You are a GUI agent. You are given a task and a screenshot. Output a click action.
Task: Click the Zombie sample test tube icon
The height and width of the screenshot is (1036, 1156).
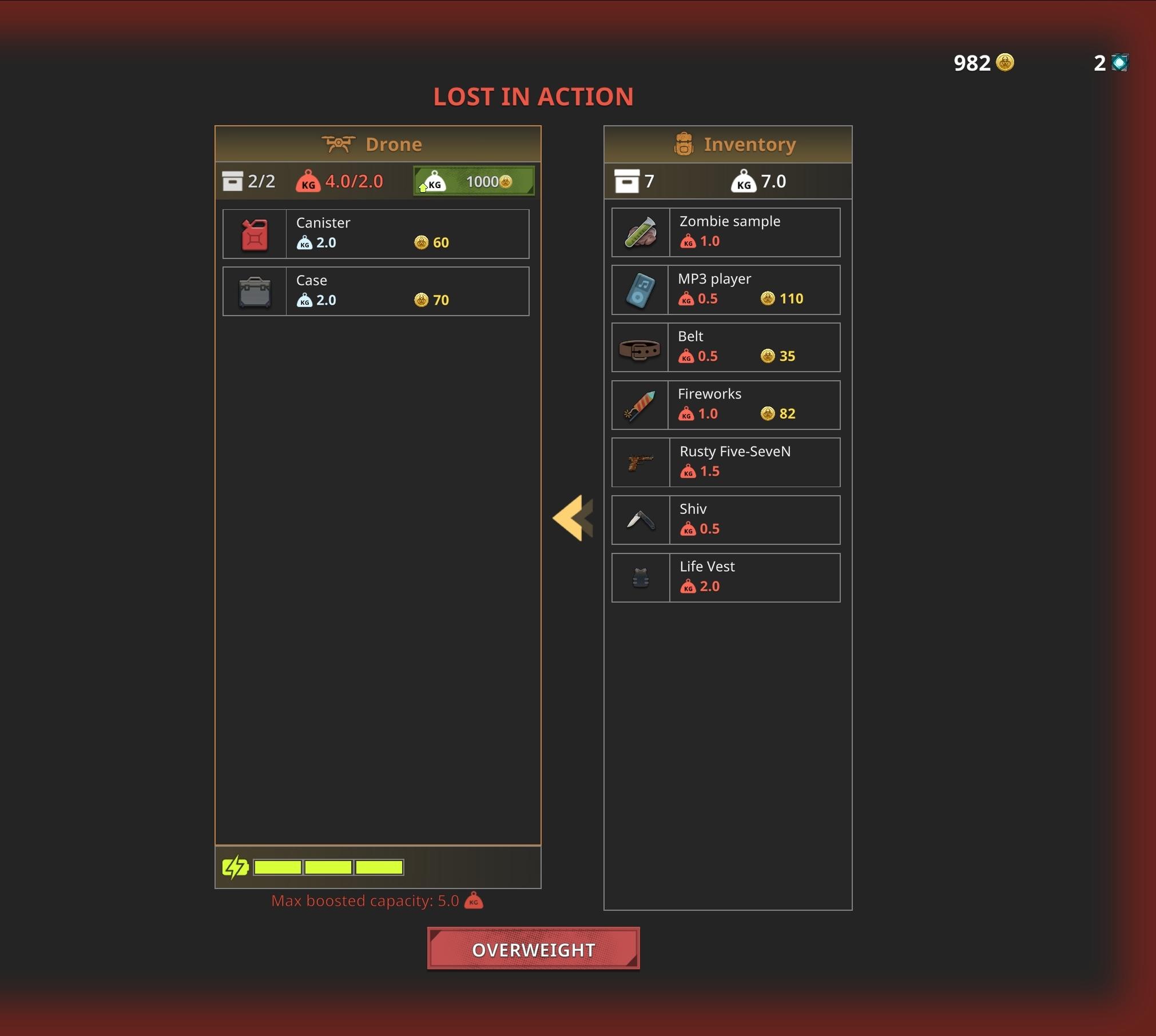click(639, 232)
